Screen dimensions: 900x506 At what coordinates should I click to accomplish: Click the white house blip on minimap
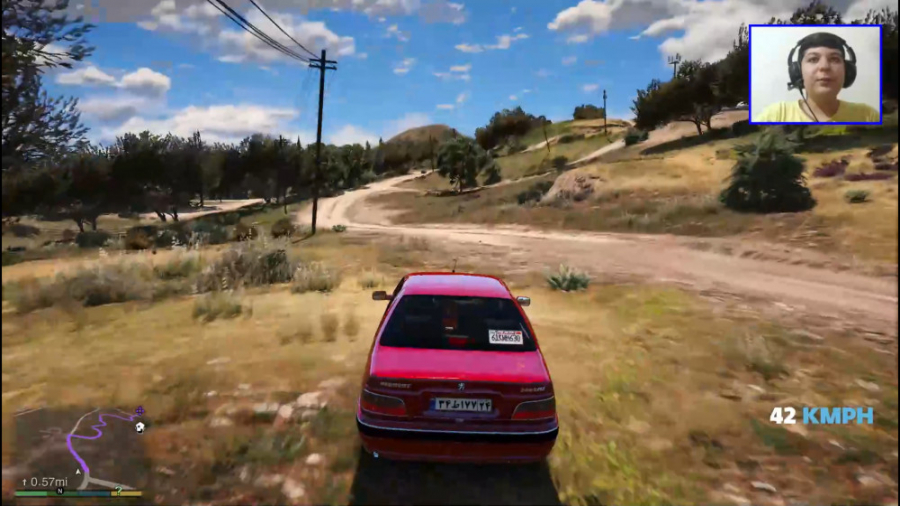coord(140,427)
